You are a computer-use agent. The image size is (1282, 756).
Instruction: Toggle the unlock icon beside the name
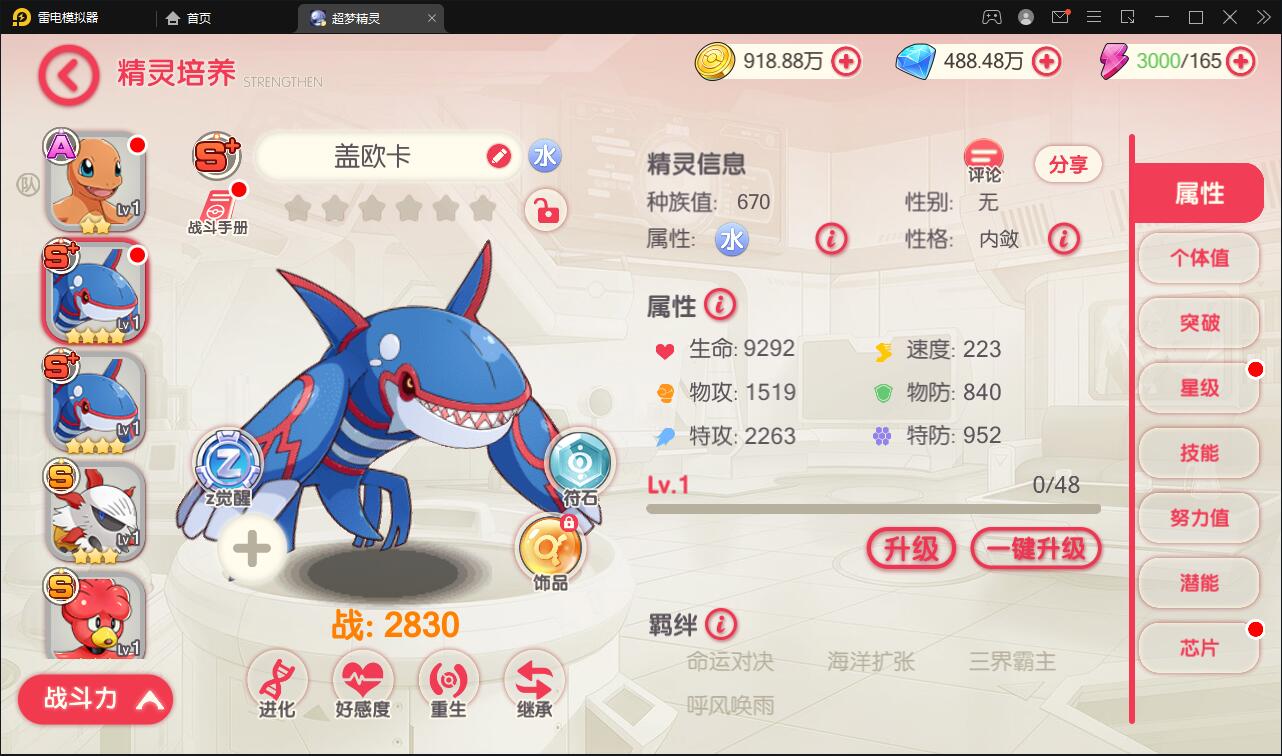coord(545,211)
